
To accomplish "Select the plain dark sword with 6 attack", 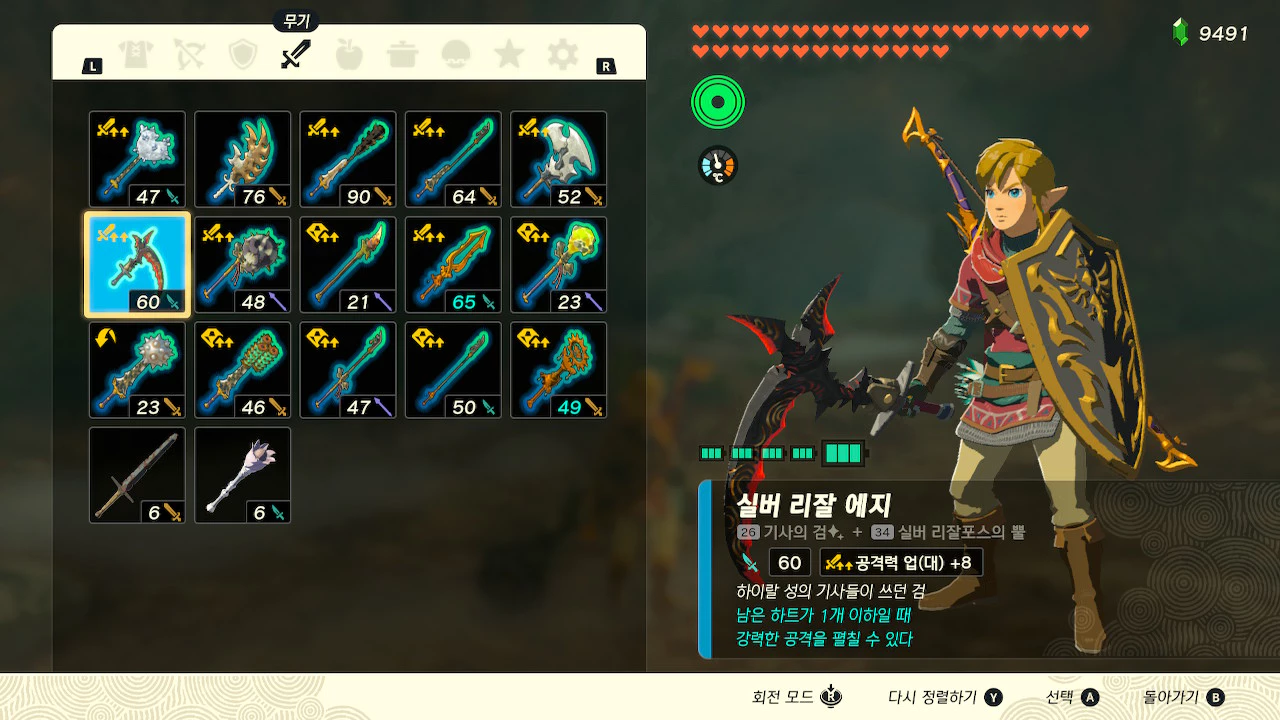I will (137, 475).
